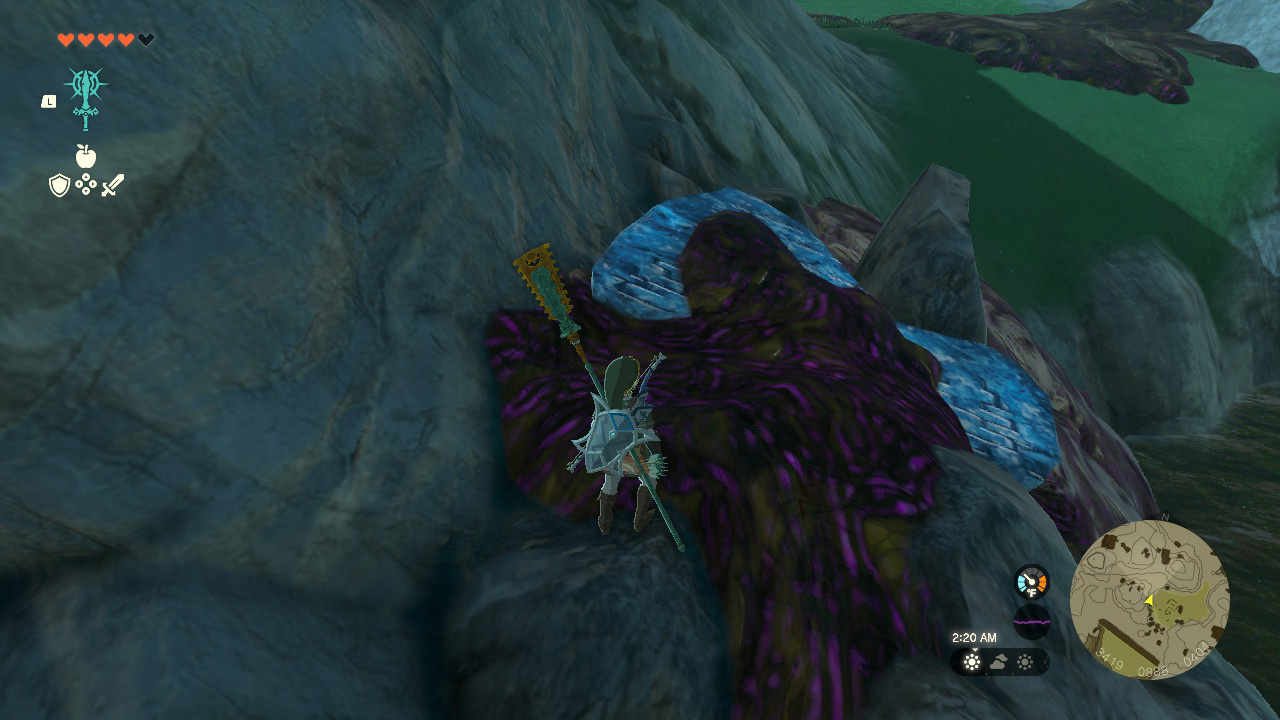Toggle the noise level meter indicator
Screen dimensions: 1280x720
pos(1032,622)
